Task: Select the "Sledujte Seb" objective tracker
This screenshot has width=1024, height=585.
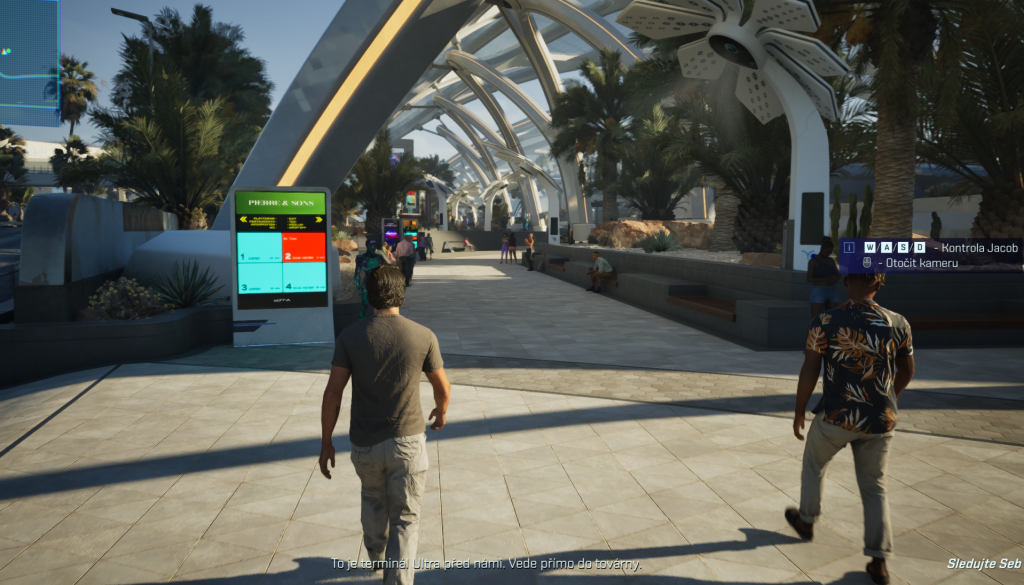Action: coord(984,564)
